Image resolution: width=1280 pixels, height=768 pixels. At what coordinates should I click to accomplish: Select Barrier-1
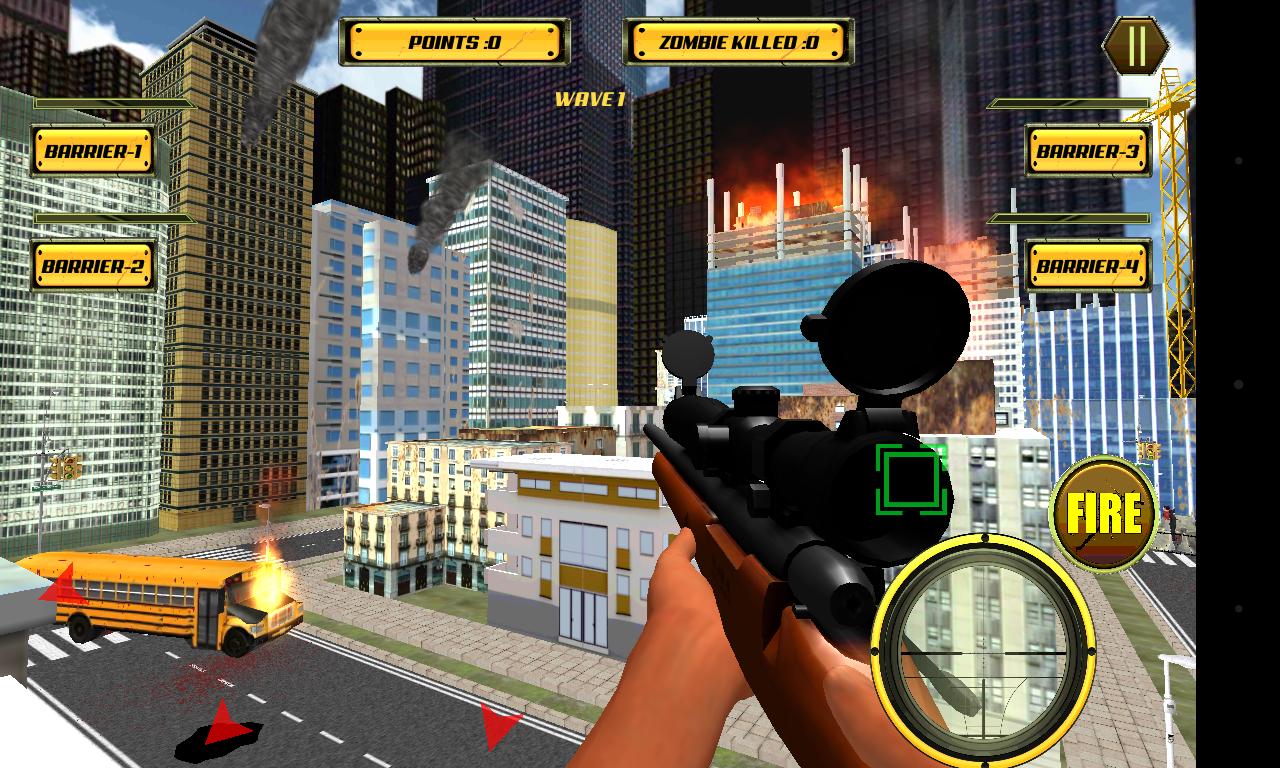(92, 150)
